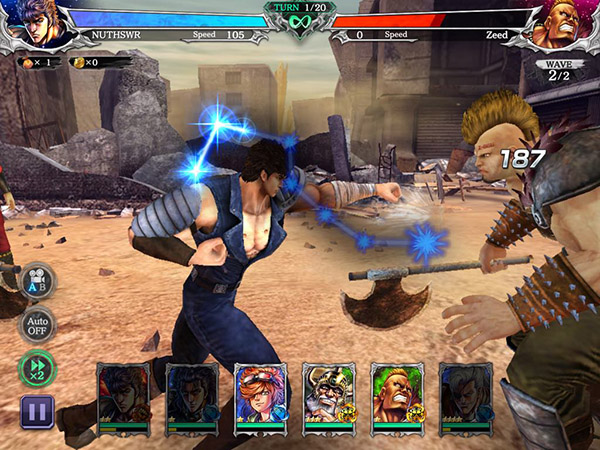Pause the battle with the pause button
600x450 pixels.
(x=36, y=411)
